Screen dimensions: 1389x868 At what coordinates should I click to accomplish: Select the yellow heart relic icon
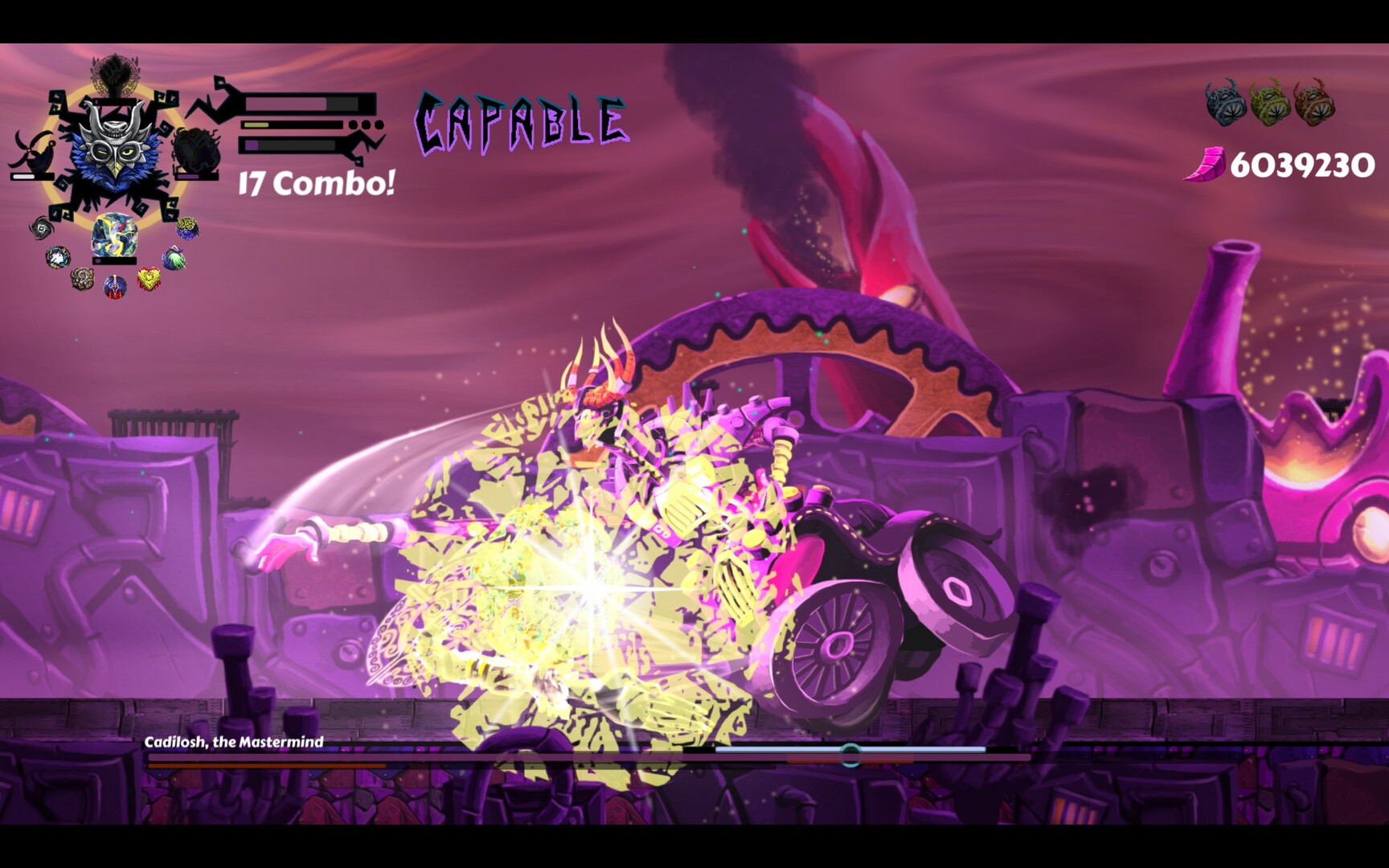pos(147,277)
